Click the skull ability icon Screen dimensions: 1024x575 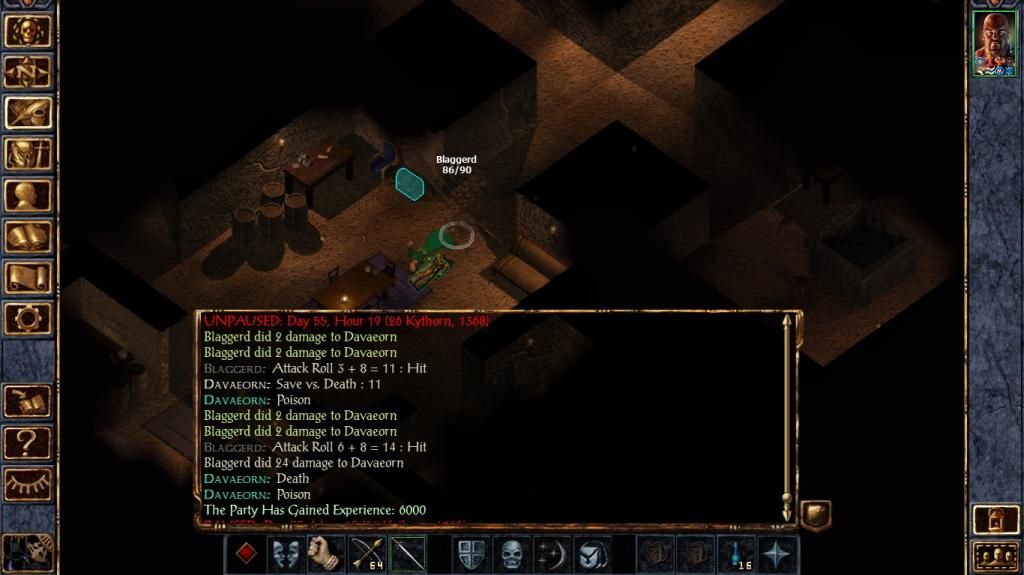tap(512, 554)
